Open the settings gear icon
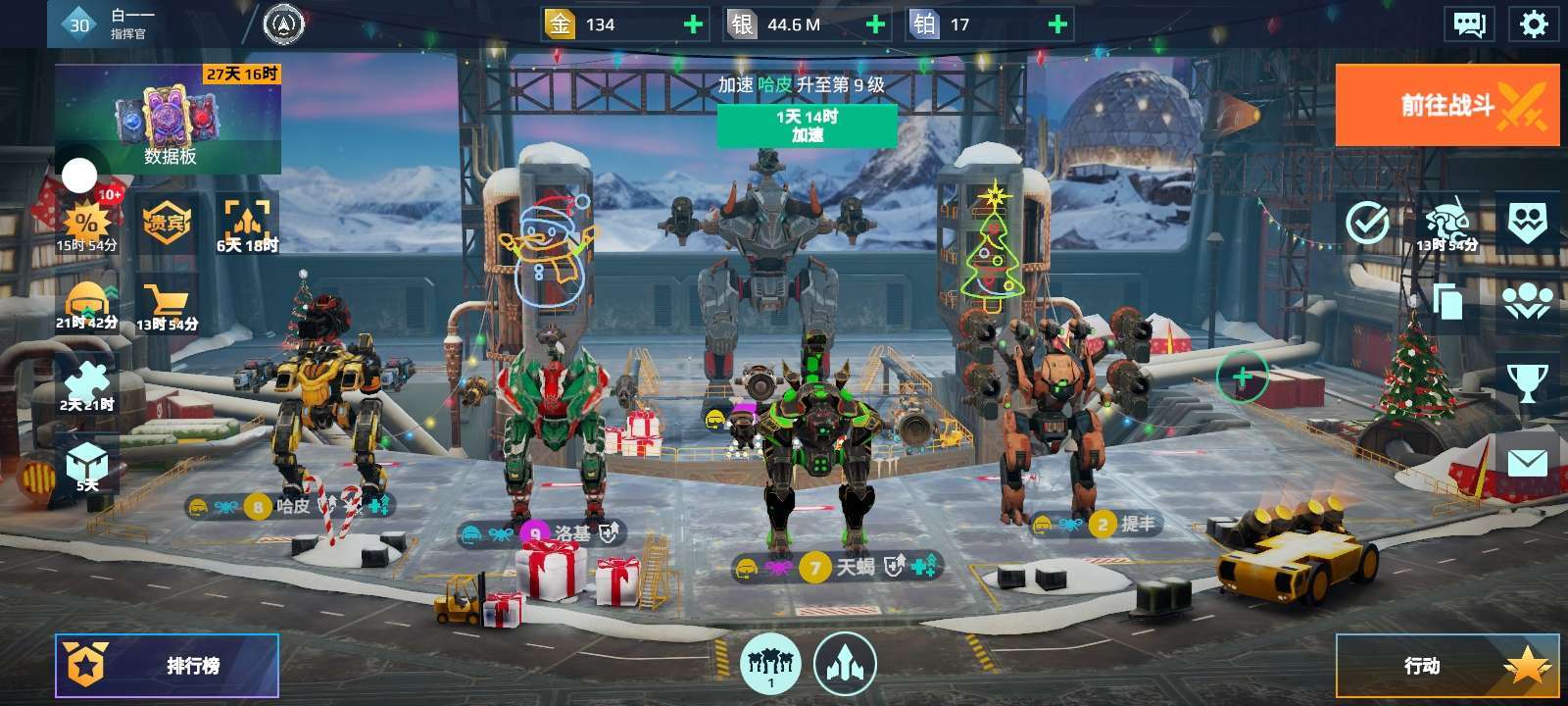Viewport: 1568px width, 706px height. pyautogui.click(x=1533, y=24)
